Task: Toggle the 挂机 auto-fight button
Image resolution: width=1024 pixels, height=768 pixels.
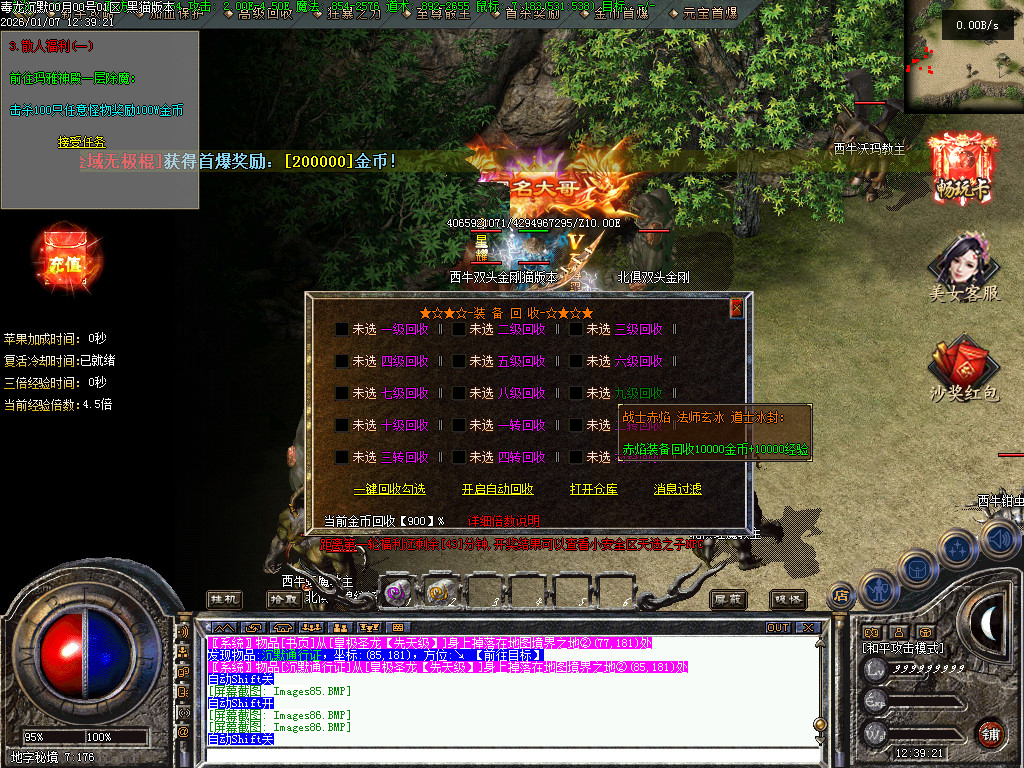Action: 224,598
